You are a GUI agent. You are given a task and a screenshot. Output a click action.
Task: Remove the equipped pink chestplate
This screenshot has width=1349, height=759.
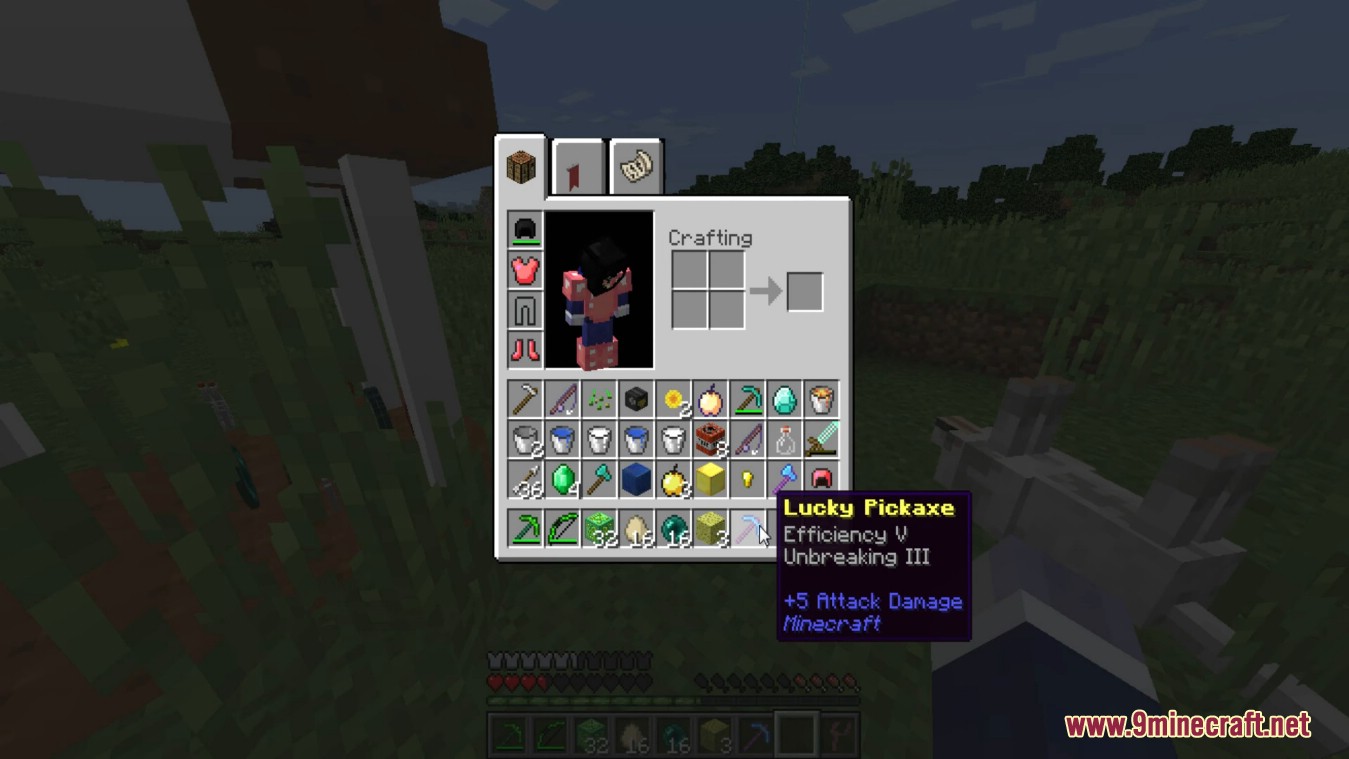tap(525, 270)
